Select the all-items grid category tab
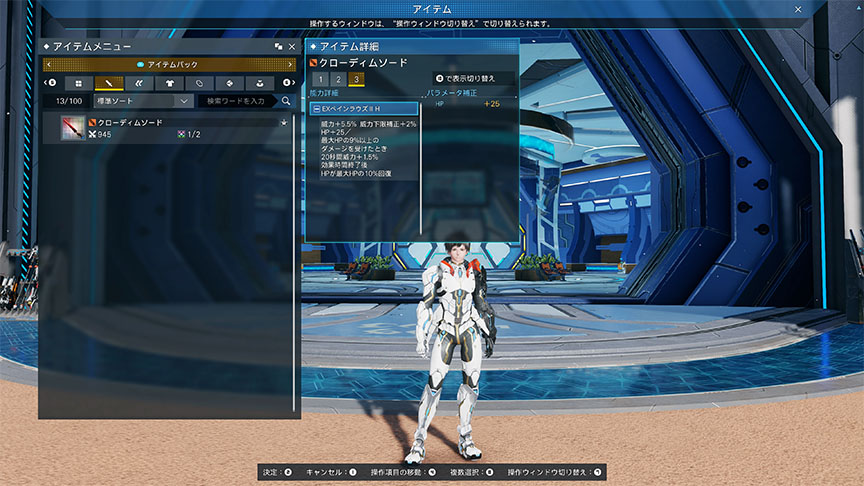 point(79,83)
